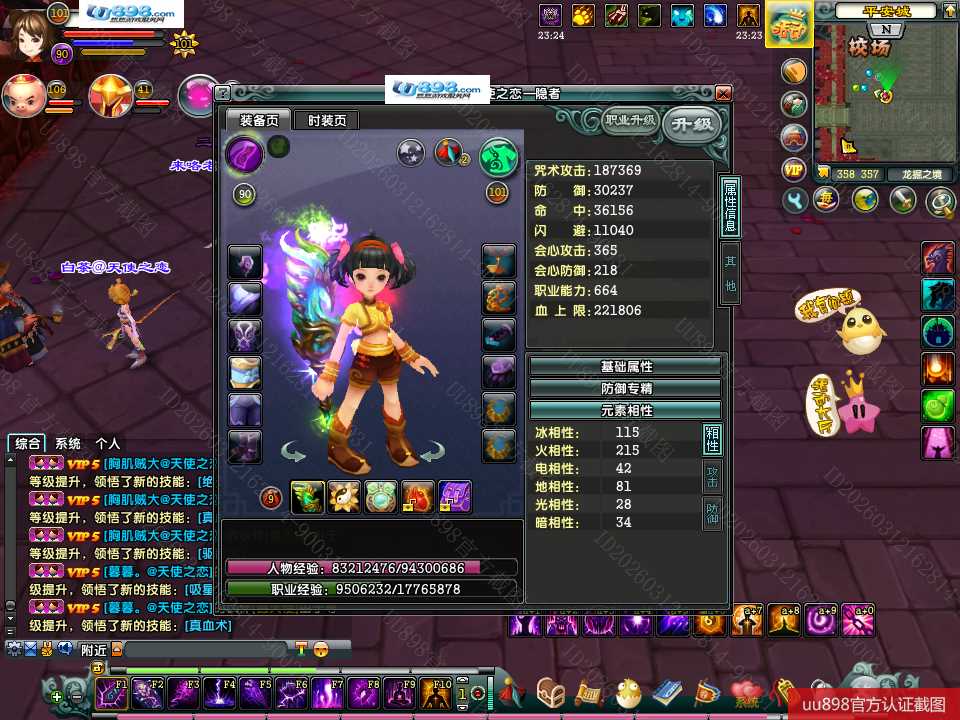Rotate character model with left arrow
The width and height of the screenshot is (960, 720).
(x=294, y=452)
